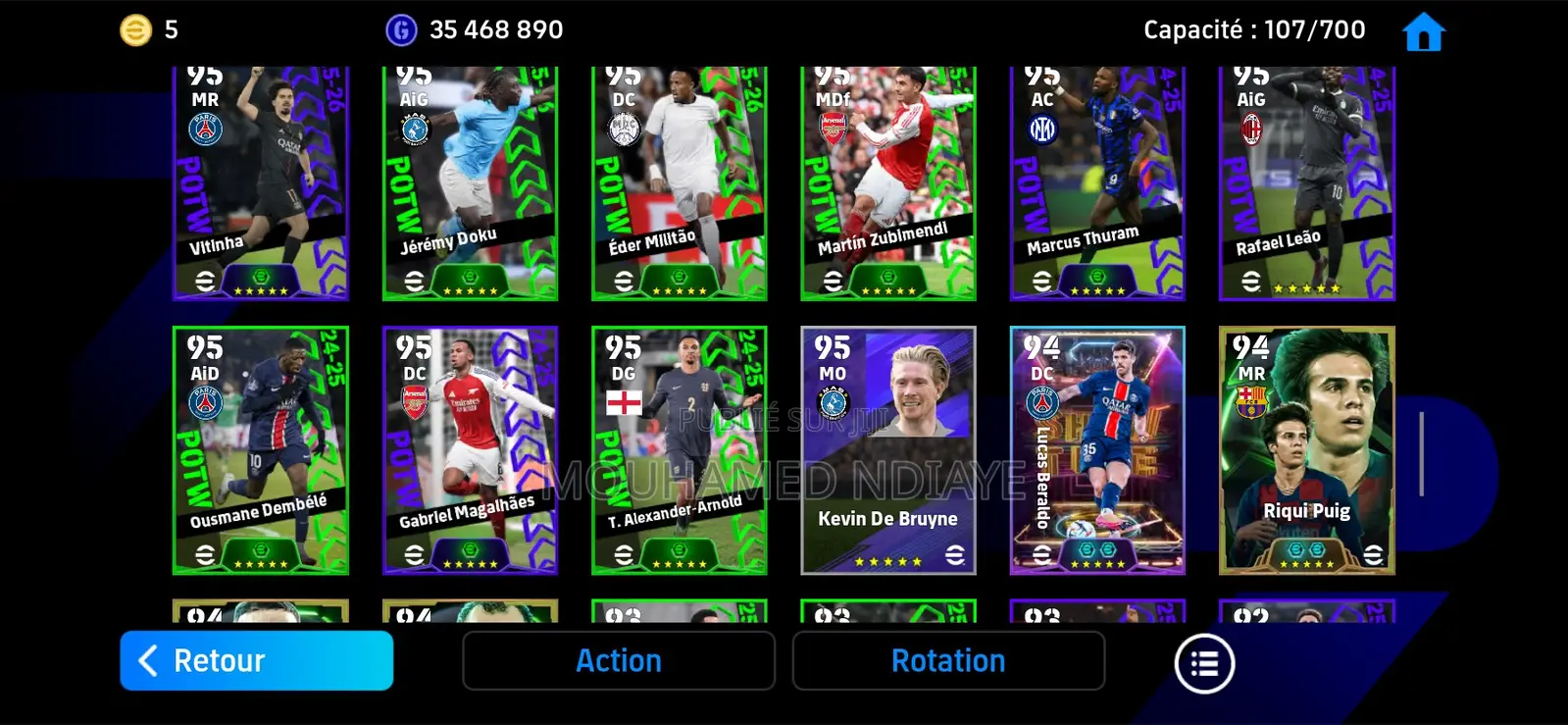Select the Lucas Beraldo card
Screen dimensions: 1568x725
pos(1097,451)
